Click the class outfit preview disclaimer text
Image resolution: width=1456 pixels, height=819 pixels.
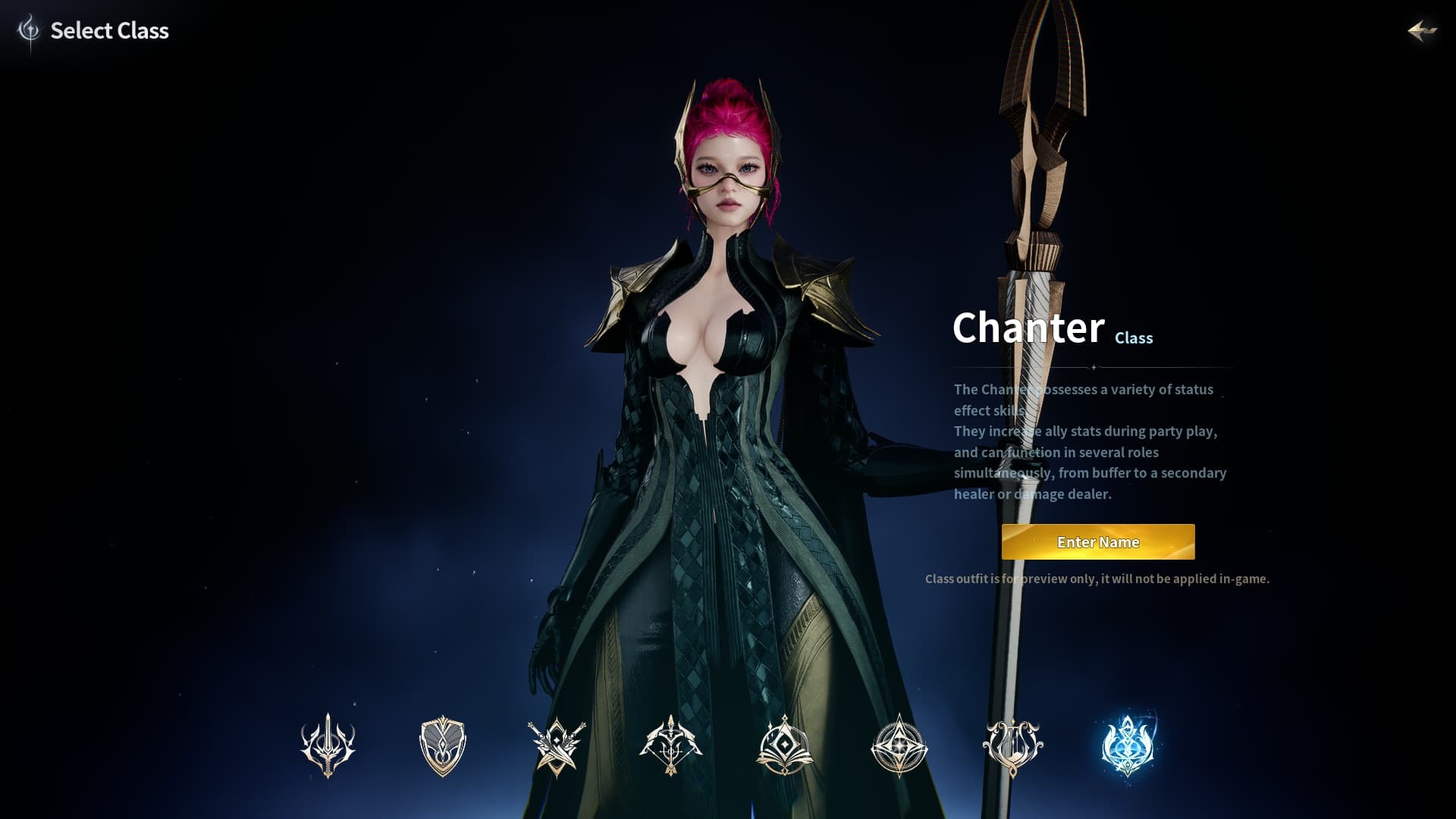tap(1097, 579)
